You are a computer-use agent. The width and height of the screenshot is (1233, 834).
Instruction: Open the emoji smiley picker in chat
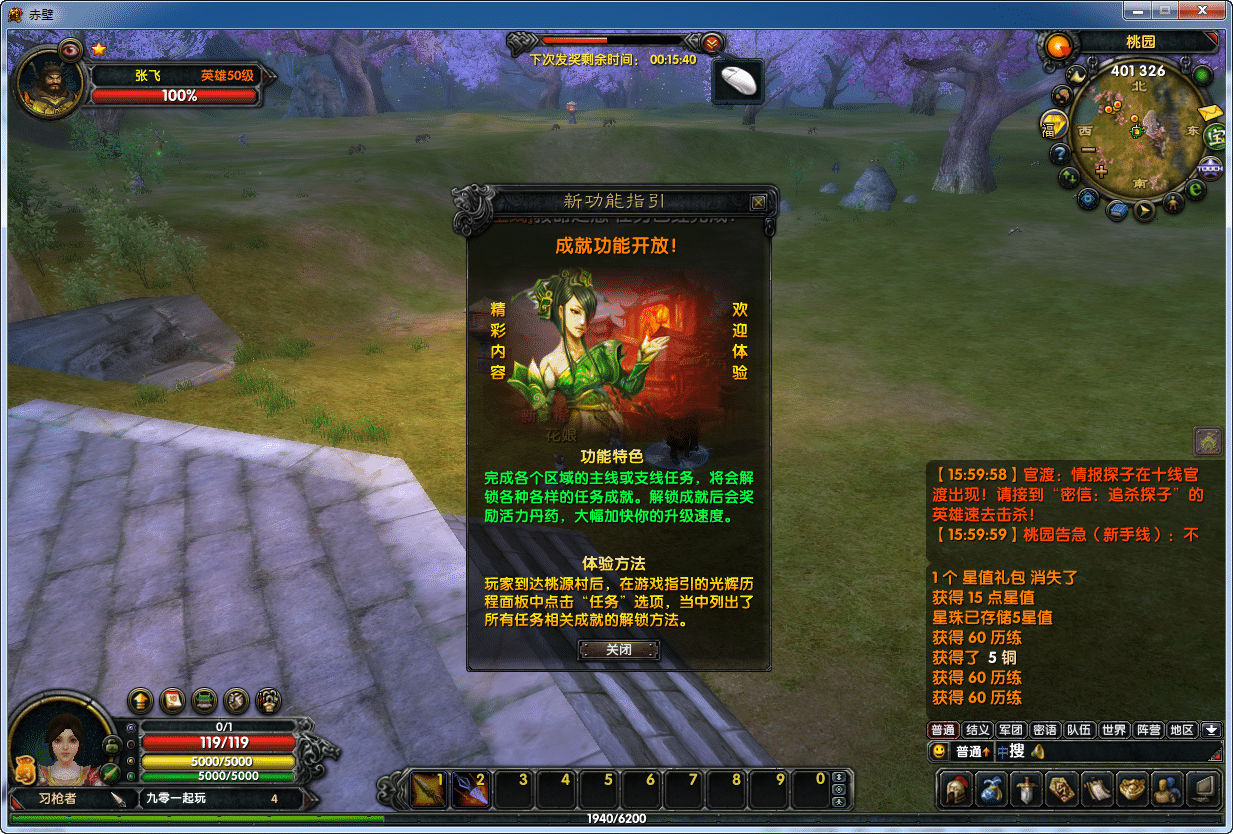[x=939, y=751]
